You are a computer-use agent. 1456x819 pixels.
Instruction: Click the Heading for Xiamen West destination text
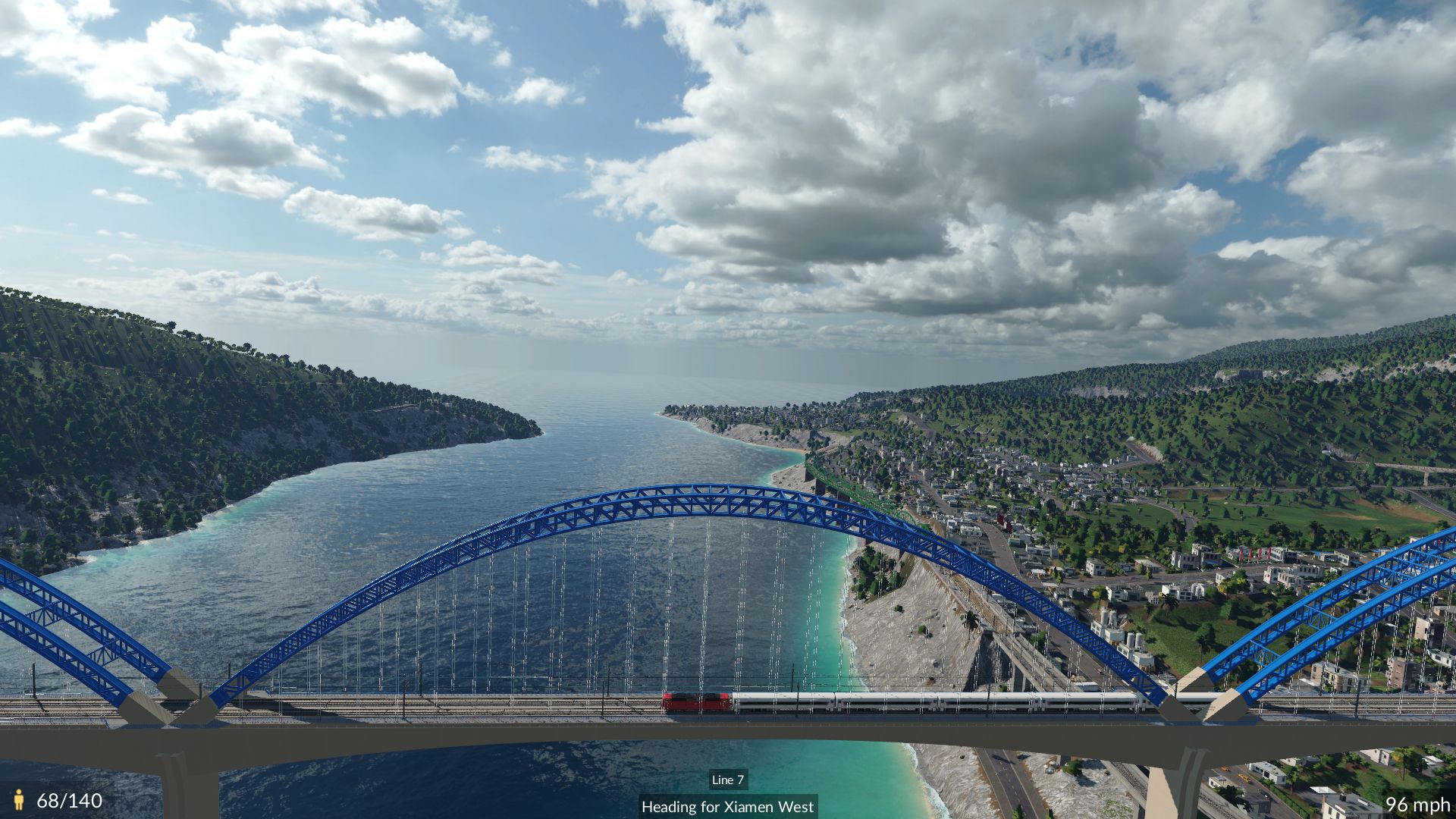(x=728, y=807)
